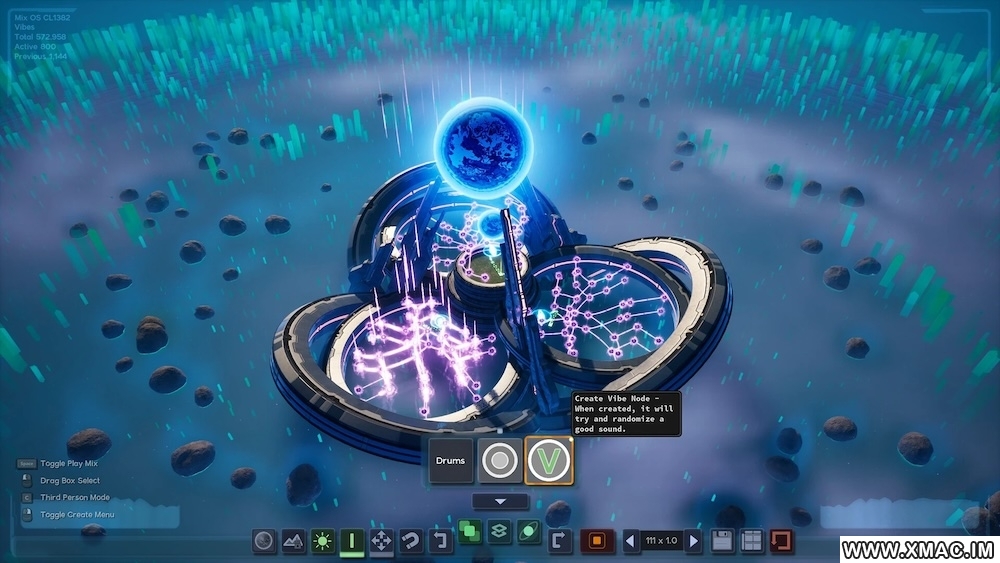The width and height of the screenshot is (1000, 563).
Task: Open the mountain landscape tool
Action: pos(293,541)
